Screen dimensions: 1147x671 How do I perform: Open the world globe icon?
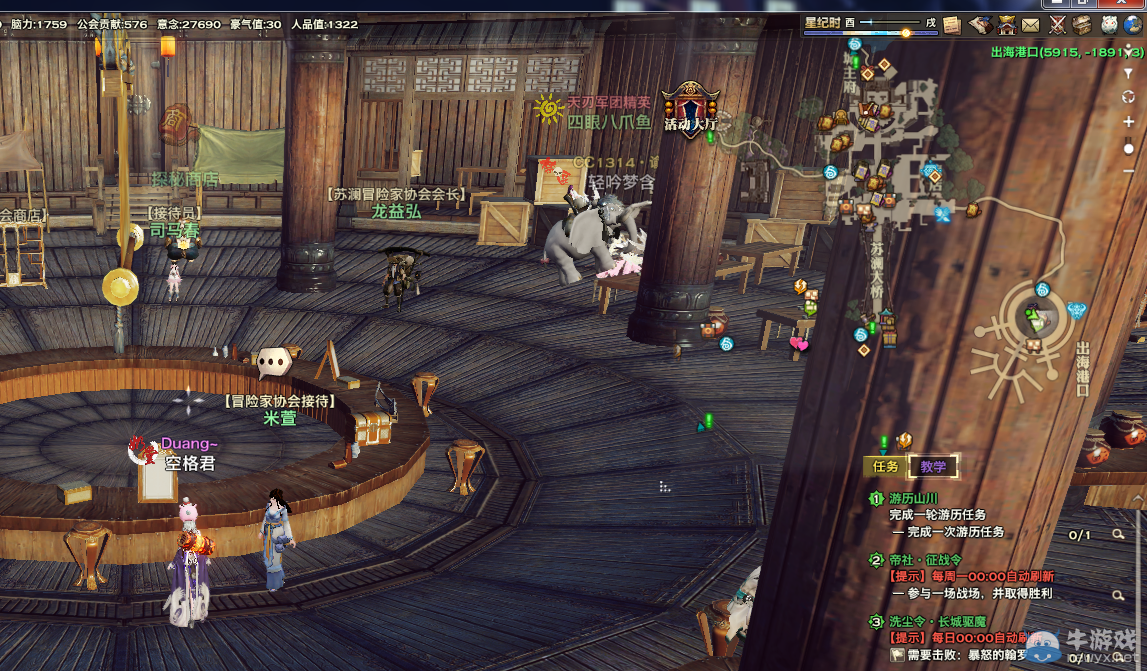point(1135,25)
